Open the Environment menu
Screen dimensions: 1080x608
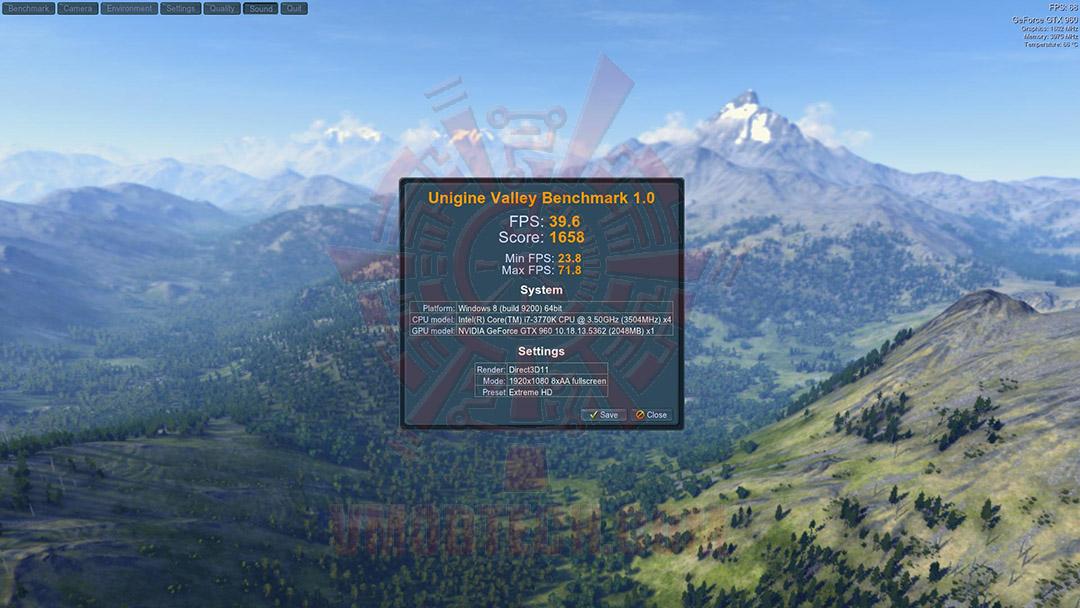click(130, 9)
